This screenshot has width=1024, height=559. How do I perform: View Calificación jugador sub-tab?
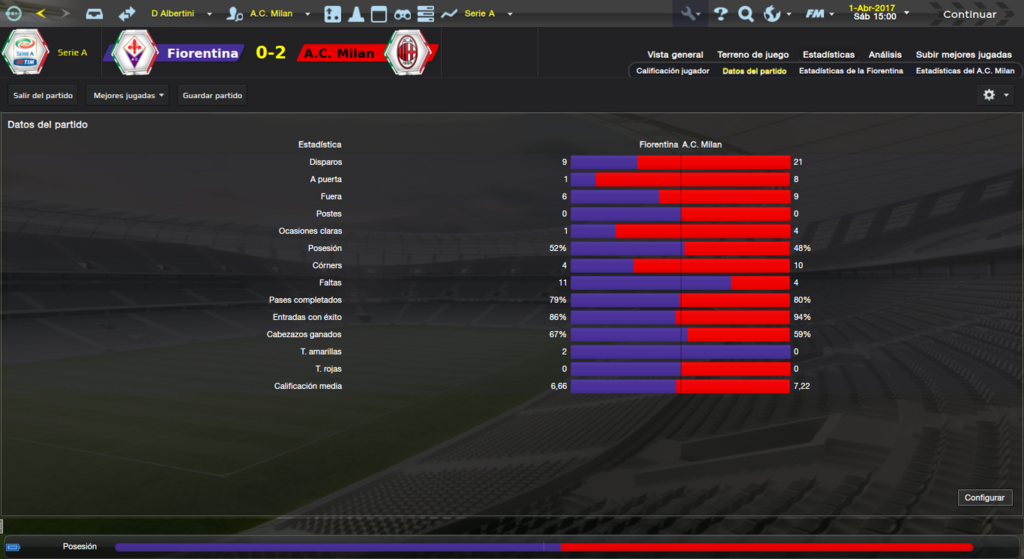point(673,71)
